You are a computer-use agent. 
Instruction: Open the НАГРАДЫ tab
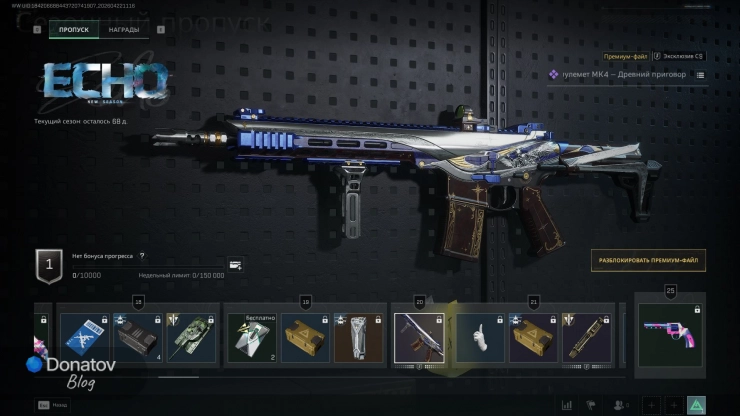point(124,30)
